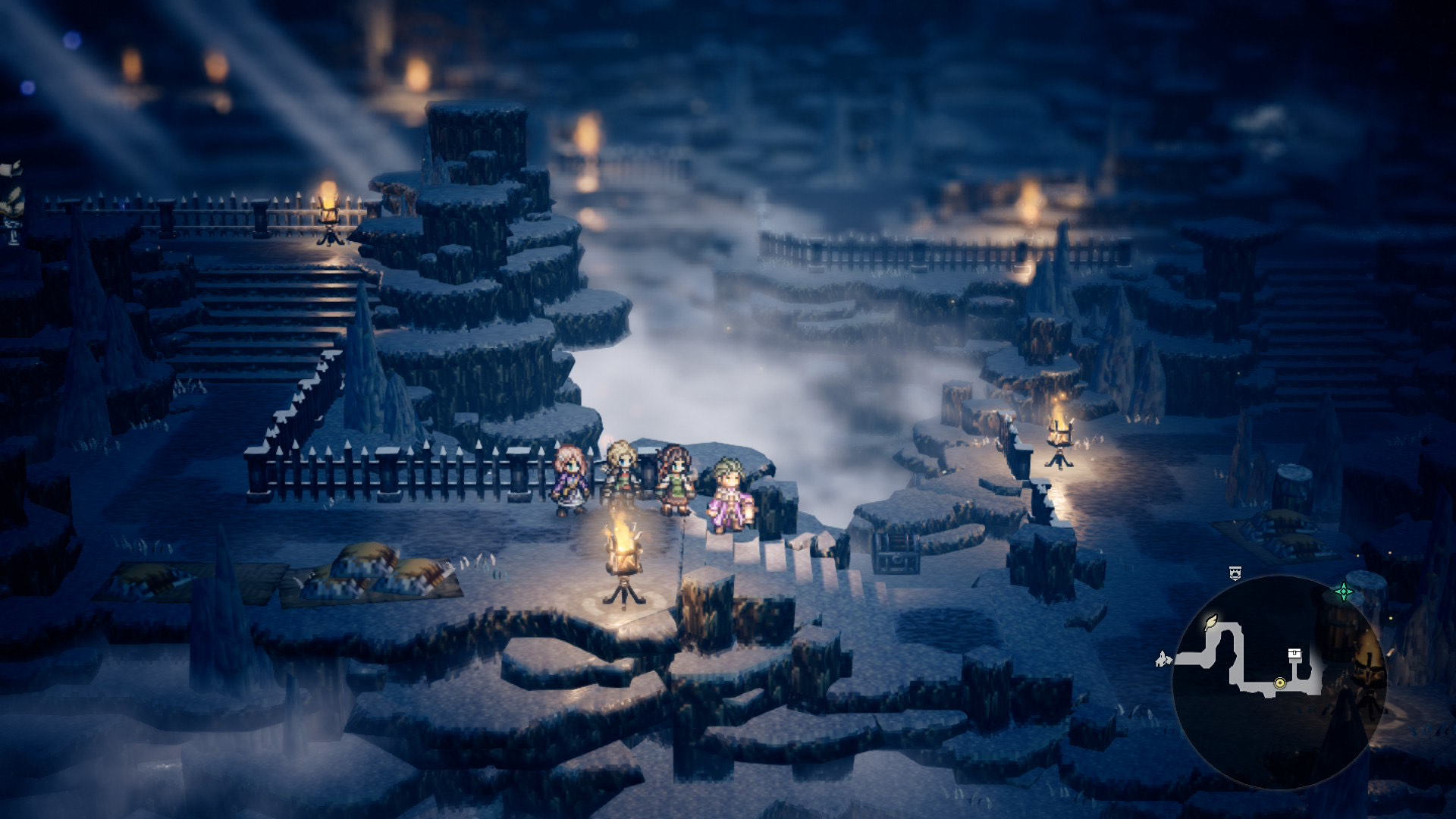The image size is (1456, 819).
Task: Select the green four-point star marker
Action: (x=1343, y=591)
